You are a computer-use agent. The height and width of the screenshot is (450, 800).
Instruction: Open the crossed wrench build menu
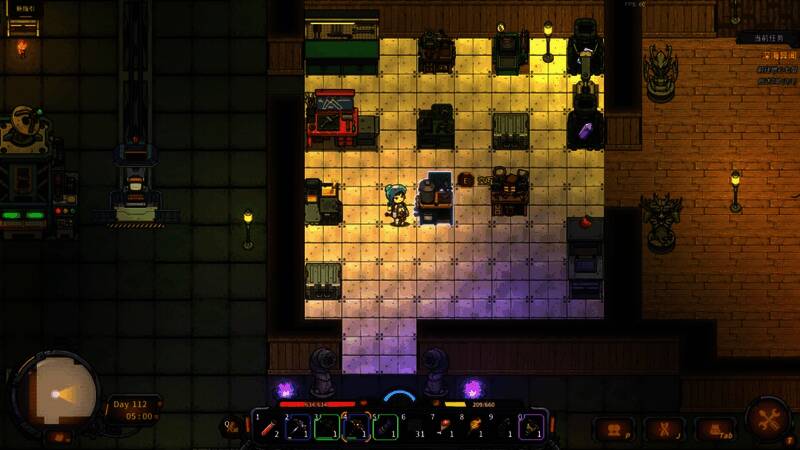tap(771, 418)
